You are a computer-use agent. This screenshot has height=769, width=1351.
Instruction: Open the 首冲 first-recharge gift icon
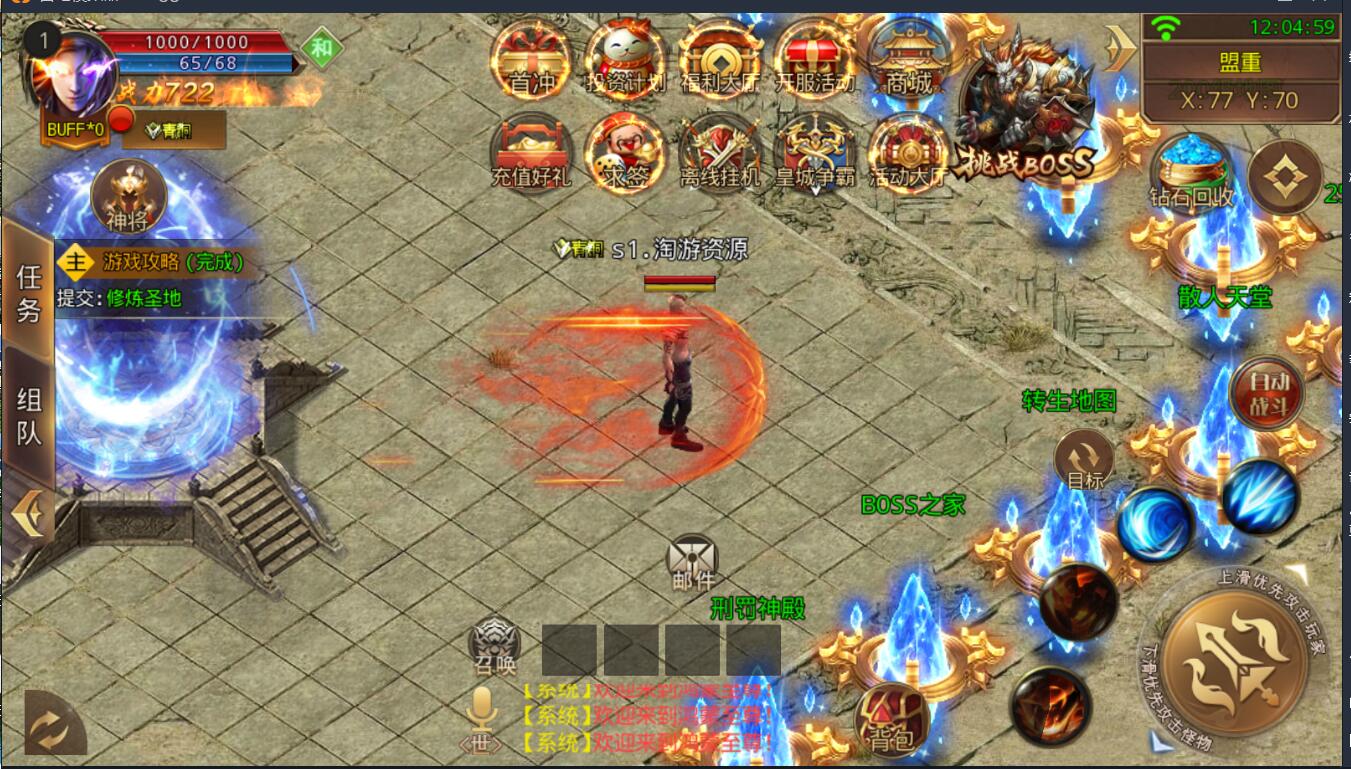pos(531,60)
